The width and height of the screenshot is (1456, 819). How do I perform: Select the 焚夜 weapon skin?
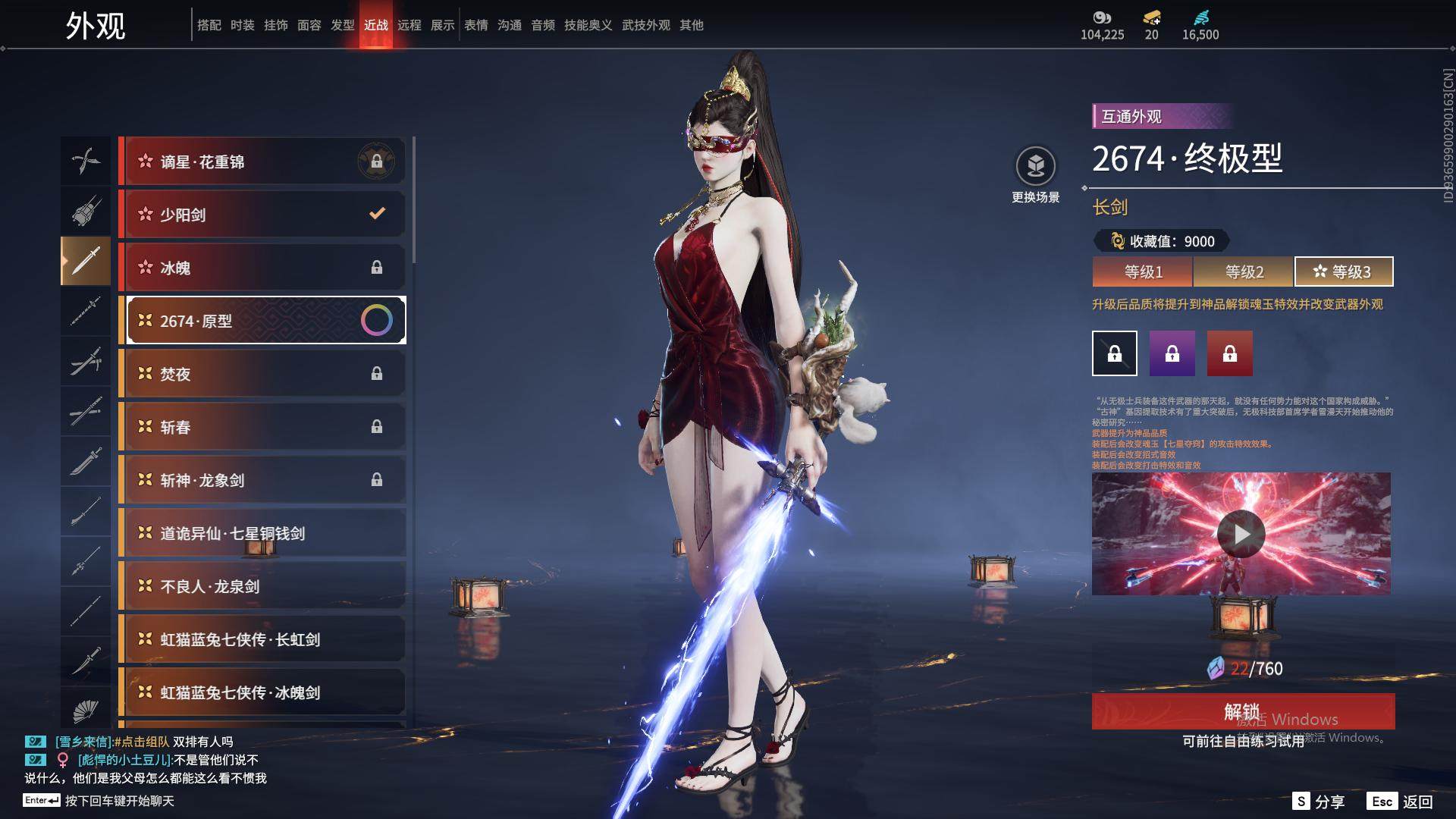pos(262,374)
